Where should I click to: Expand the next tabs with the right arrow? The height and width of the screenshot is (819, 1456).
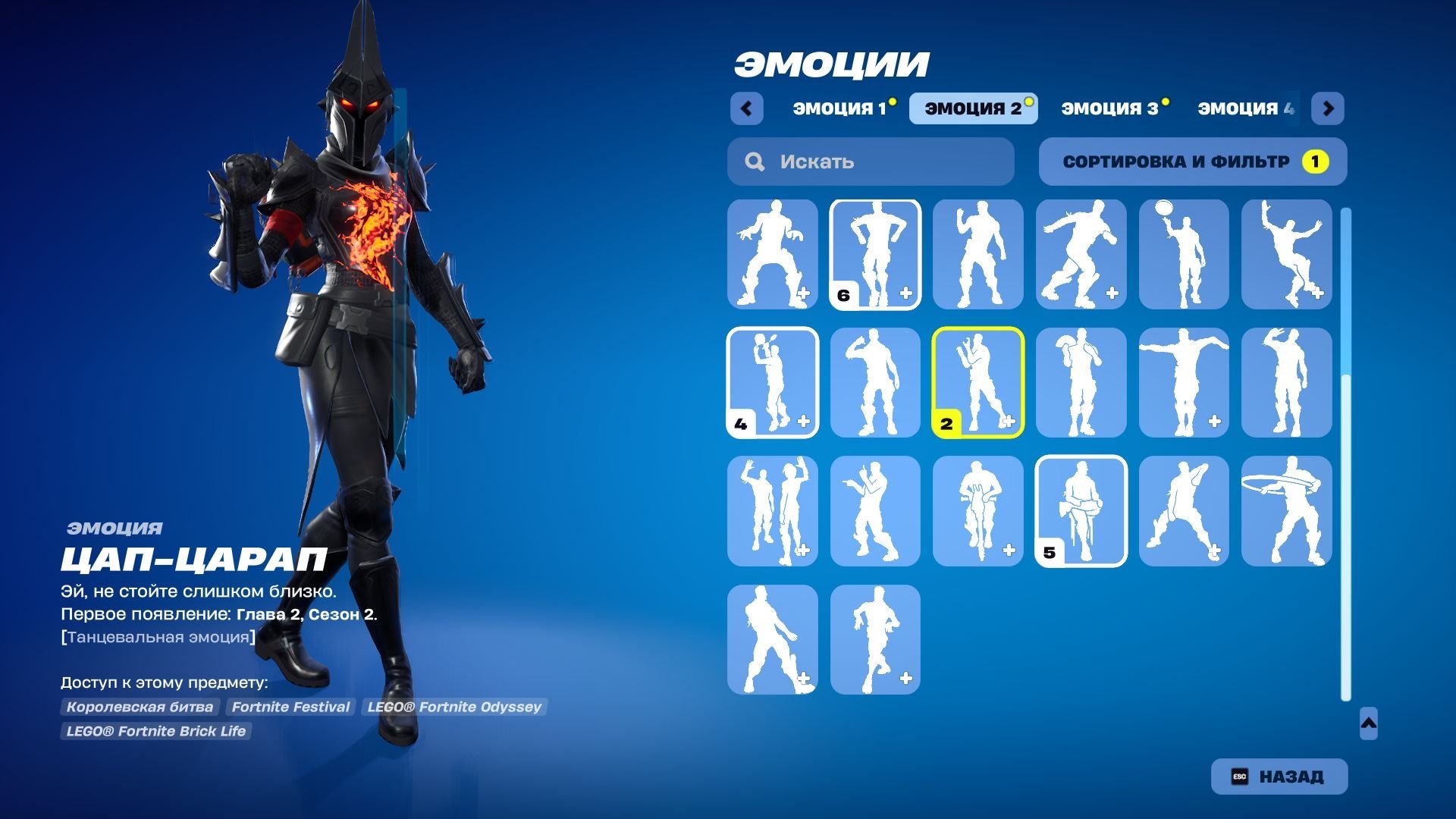point(1329,108)
